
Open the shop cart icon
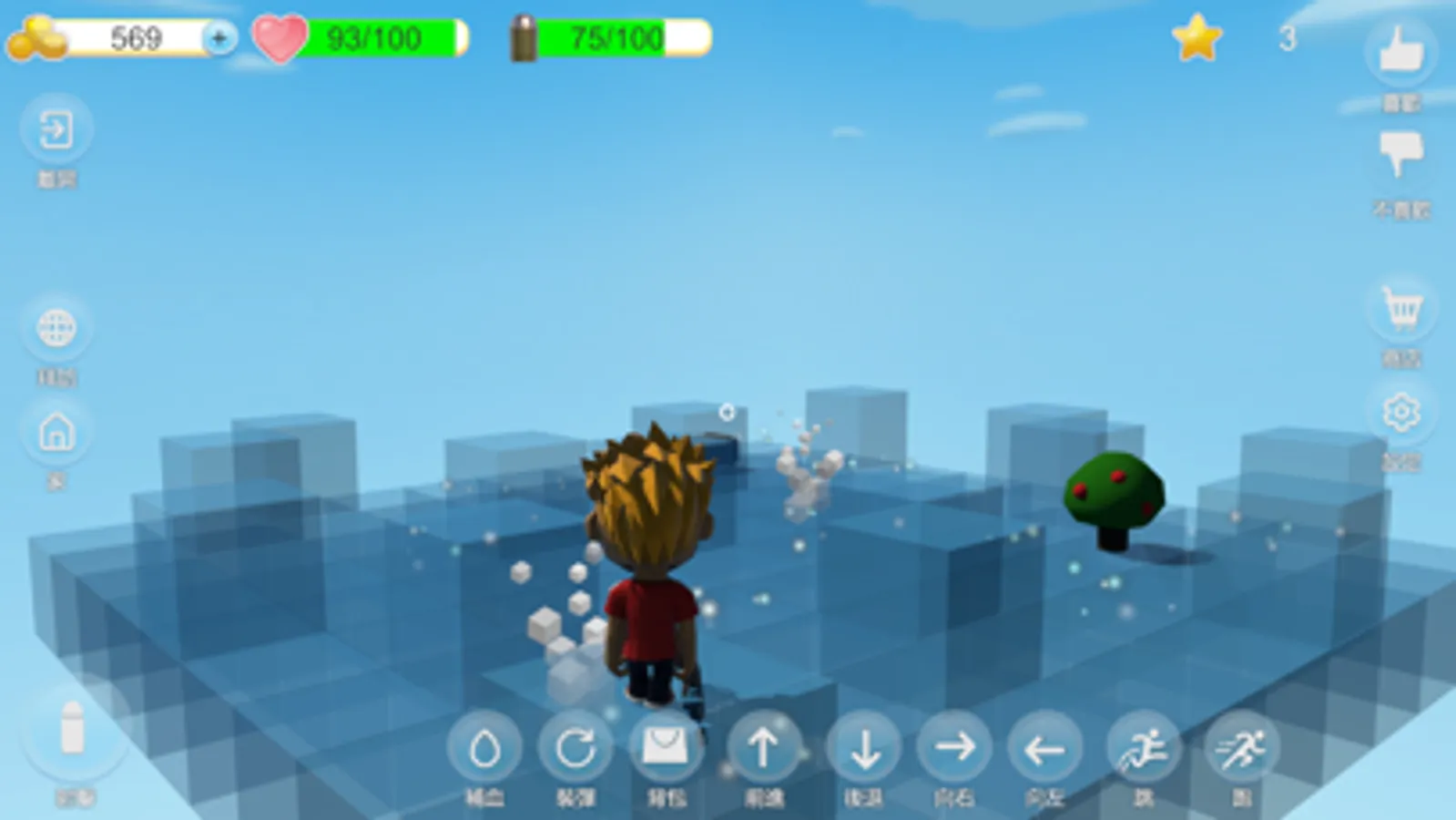(x=1402, y=310)
